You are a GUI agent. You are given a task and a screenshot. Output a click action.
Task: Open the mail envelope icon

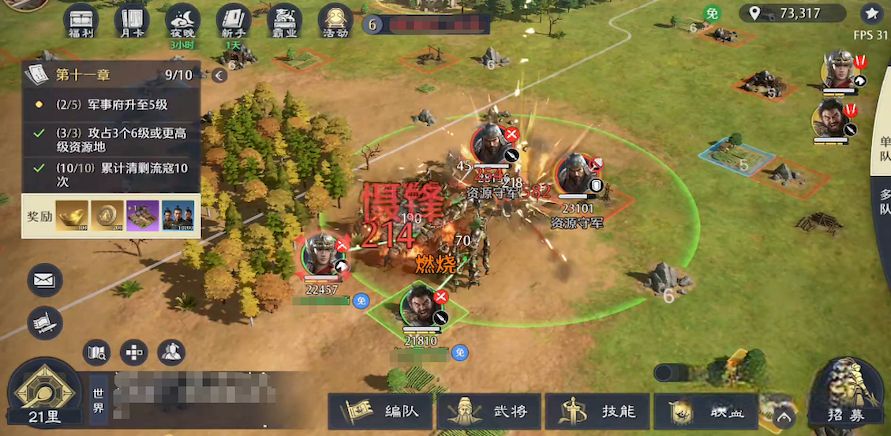[45, 280]
